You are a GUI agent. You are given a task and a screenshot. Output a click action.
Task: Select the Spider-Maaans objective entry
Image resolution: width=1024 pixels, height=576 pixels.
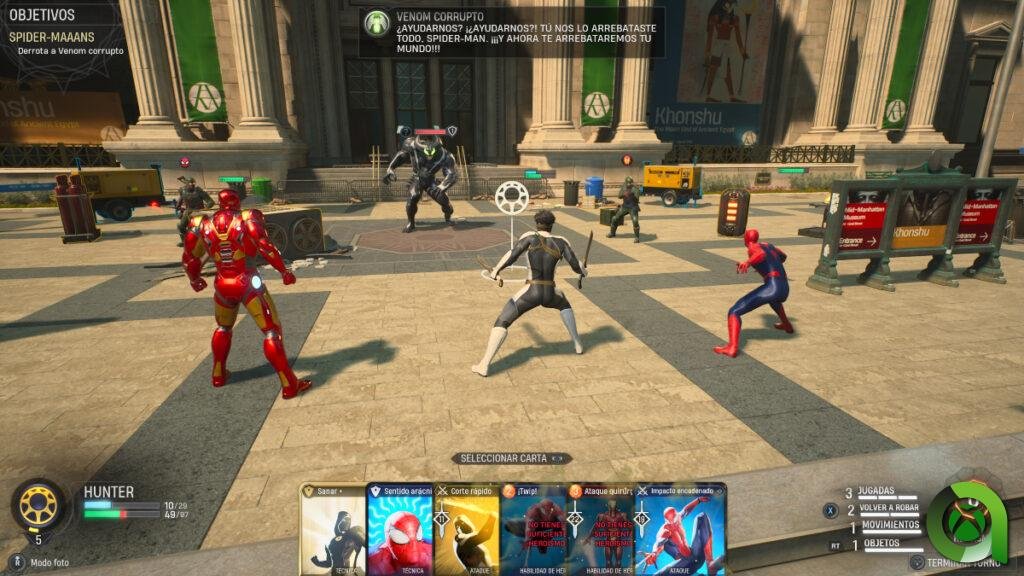click(51, 37)
